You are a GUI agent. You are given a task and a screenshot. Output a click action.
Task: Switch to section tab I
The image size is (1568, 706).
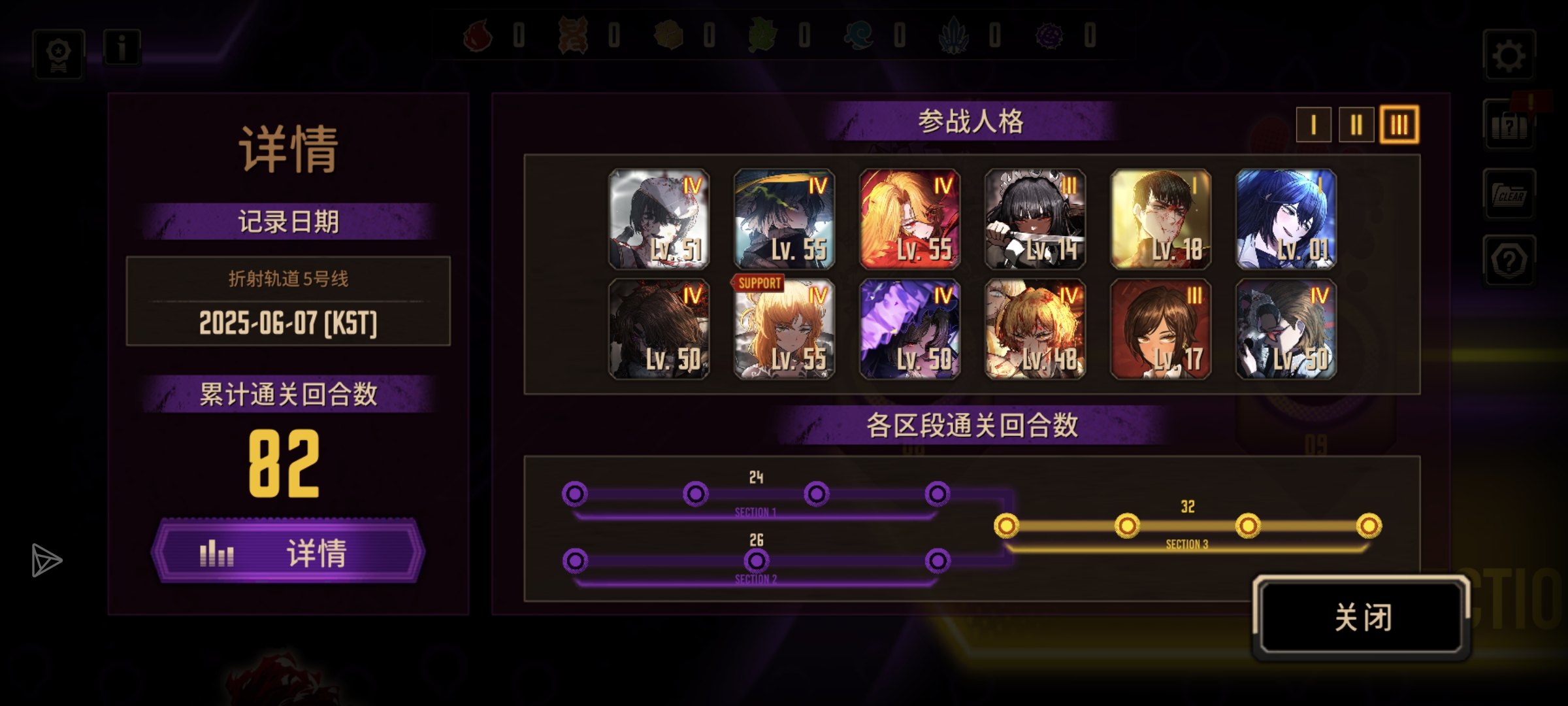point(1313,124)
